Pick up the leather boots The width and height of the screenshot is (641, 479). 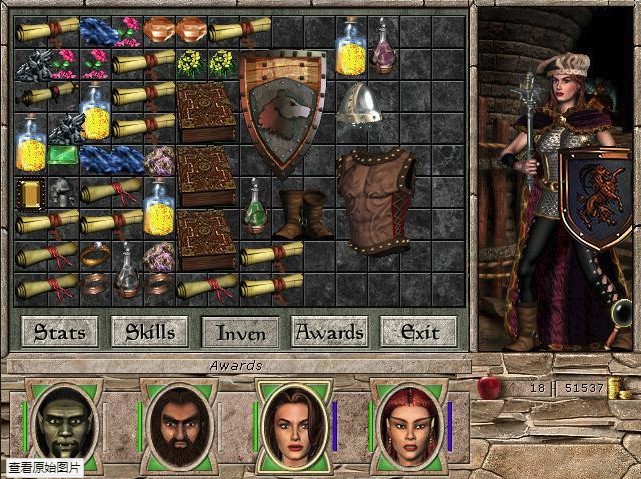(303, 214)
